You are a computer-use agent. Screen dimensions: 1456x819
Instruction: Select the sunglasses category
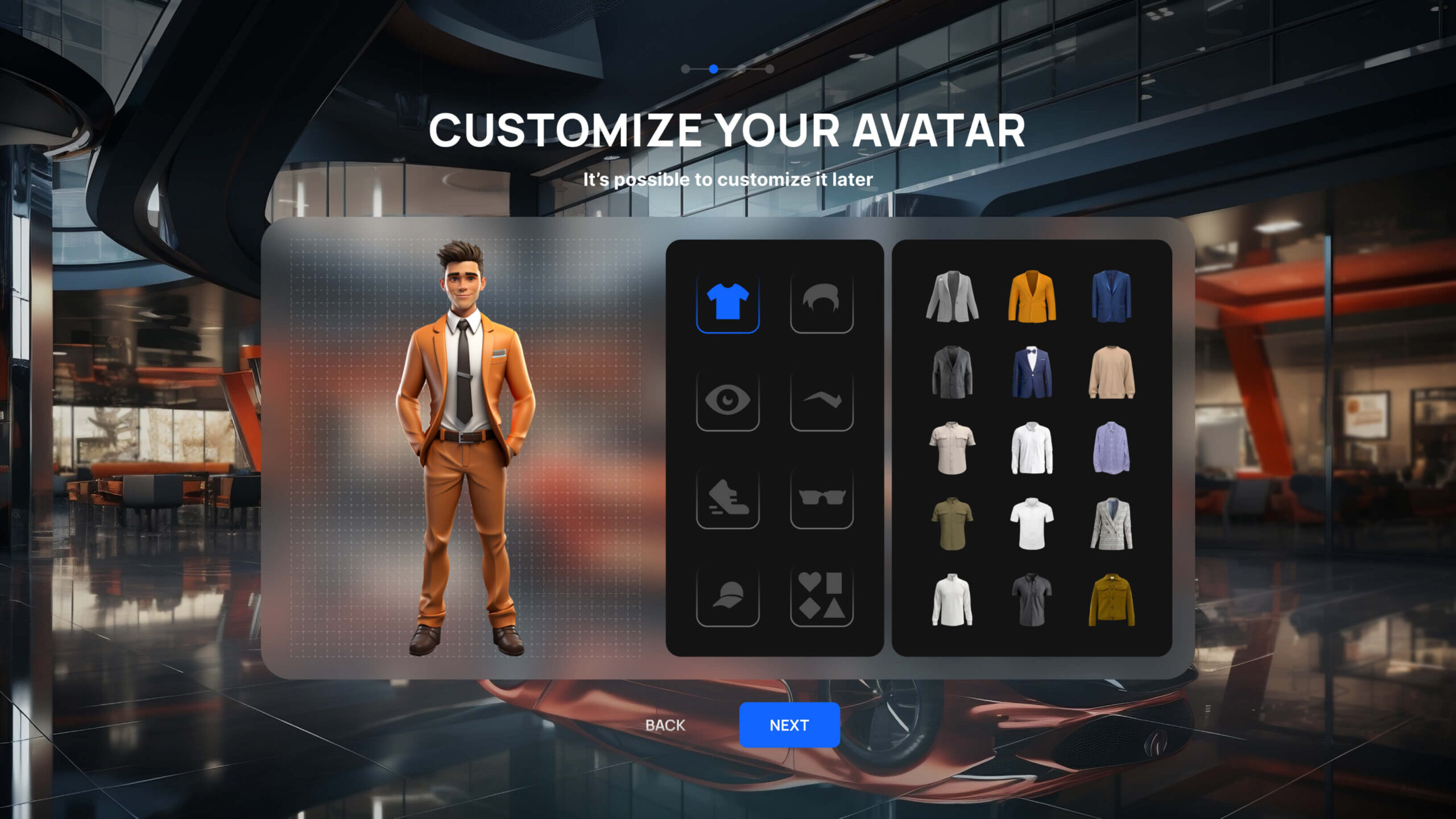821,498
